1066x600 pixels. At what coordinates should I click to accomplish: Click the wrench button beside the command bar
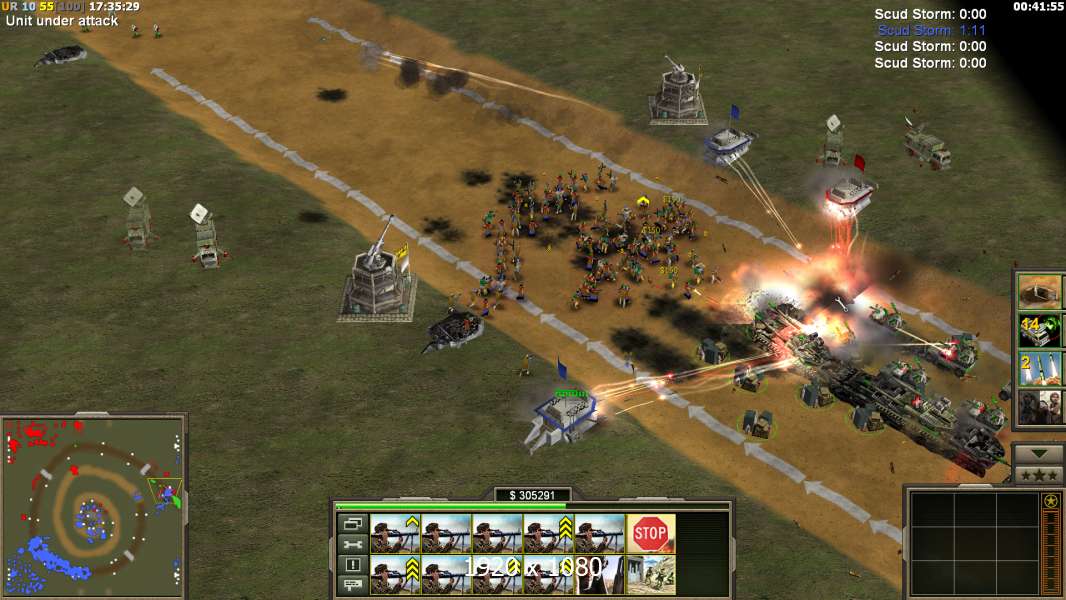click(353, 544)
